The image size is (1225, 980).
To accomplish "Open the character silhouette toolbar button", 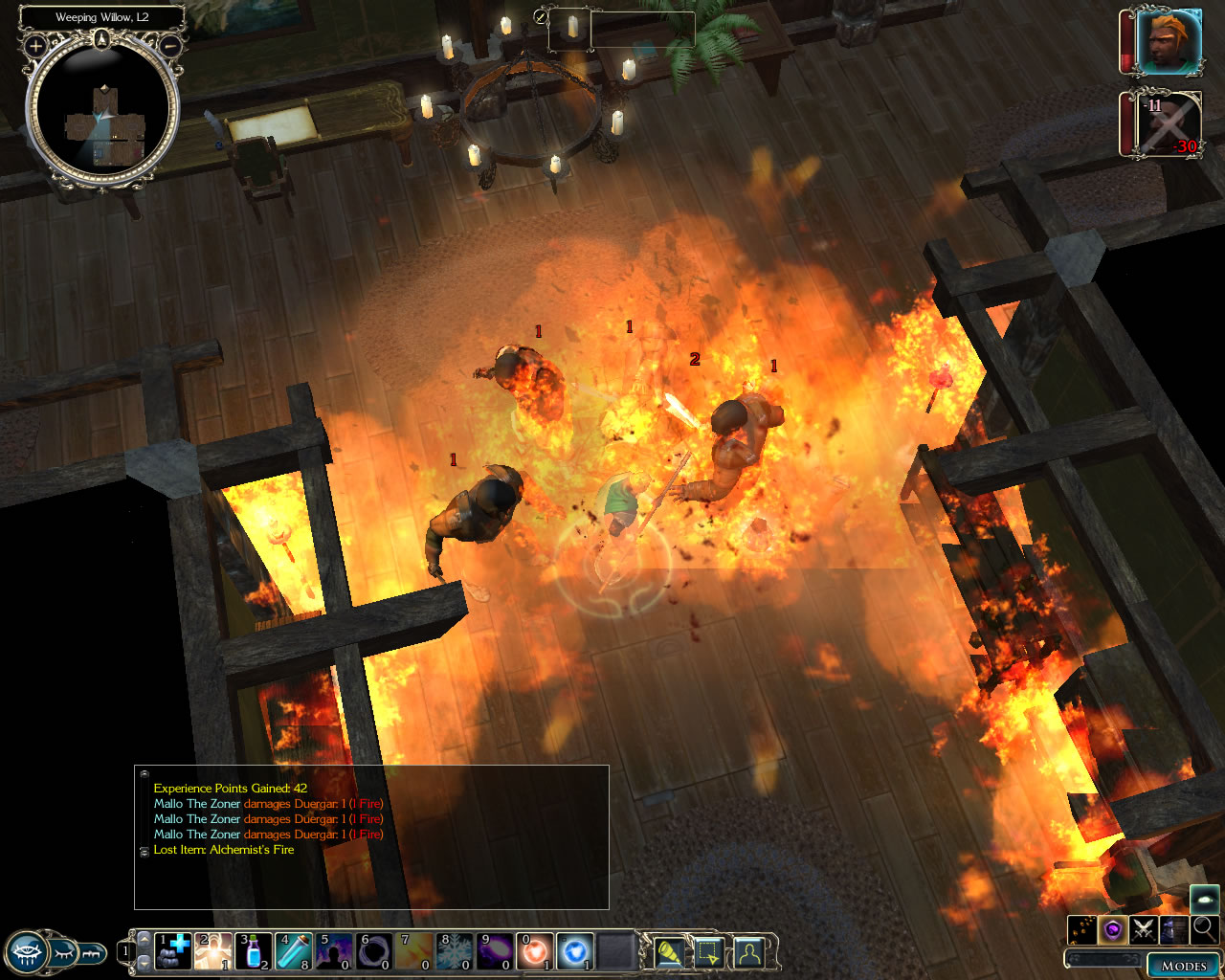I will (x=748, y=952).
